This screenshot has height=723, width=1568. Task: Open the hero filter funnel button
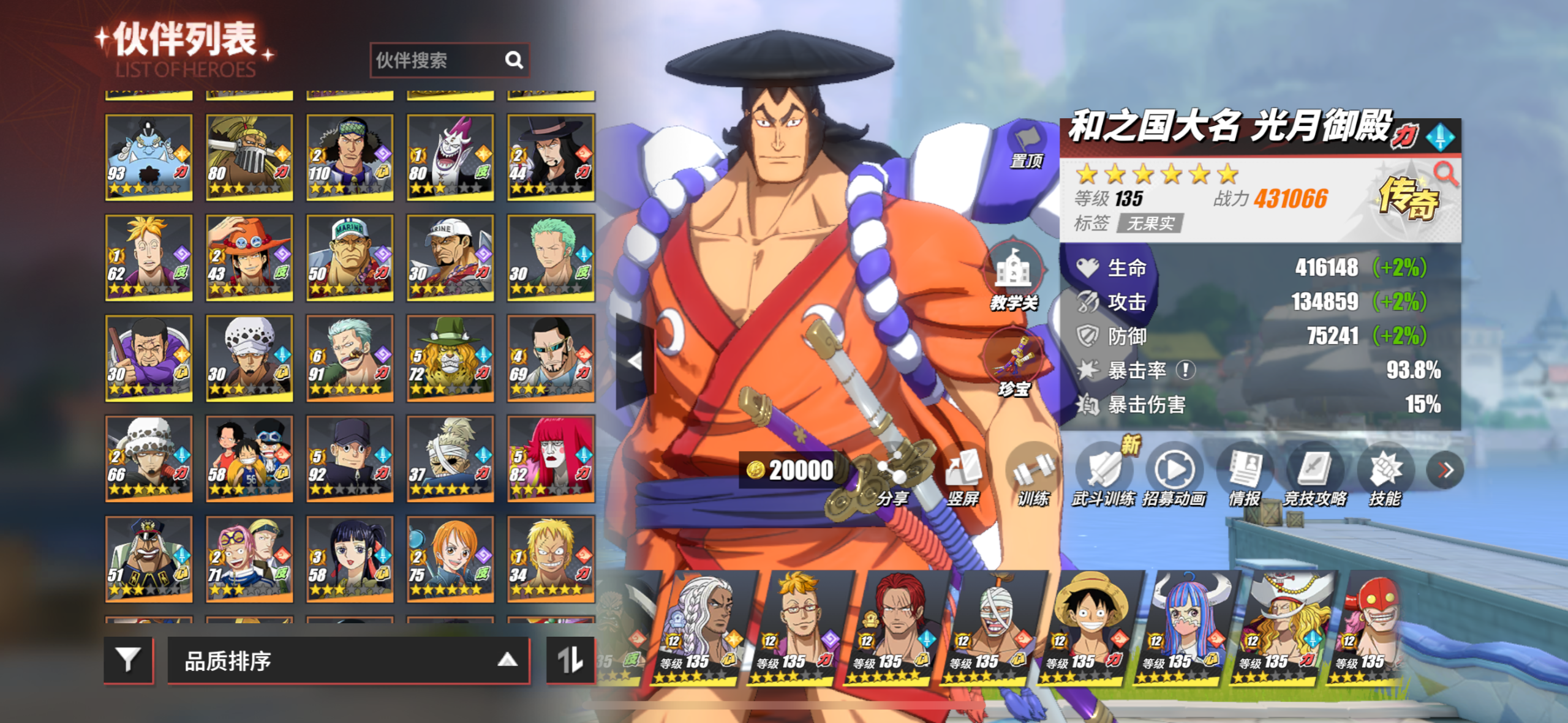[x=128, y=660]
